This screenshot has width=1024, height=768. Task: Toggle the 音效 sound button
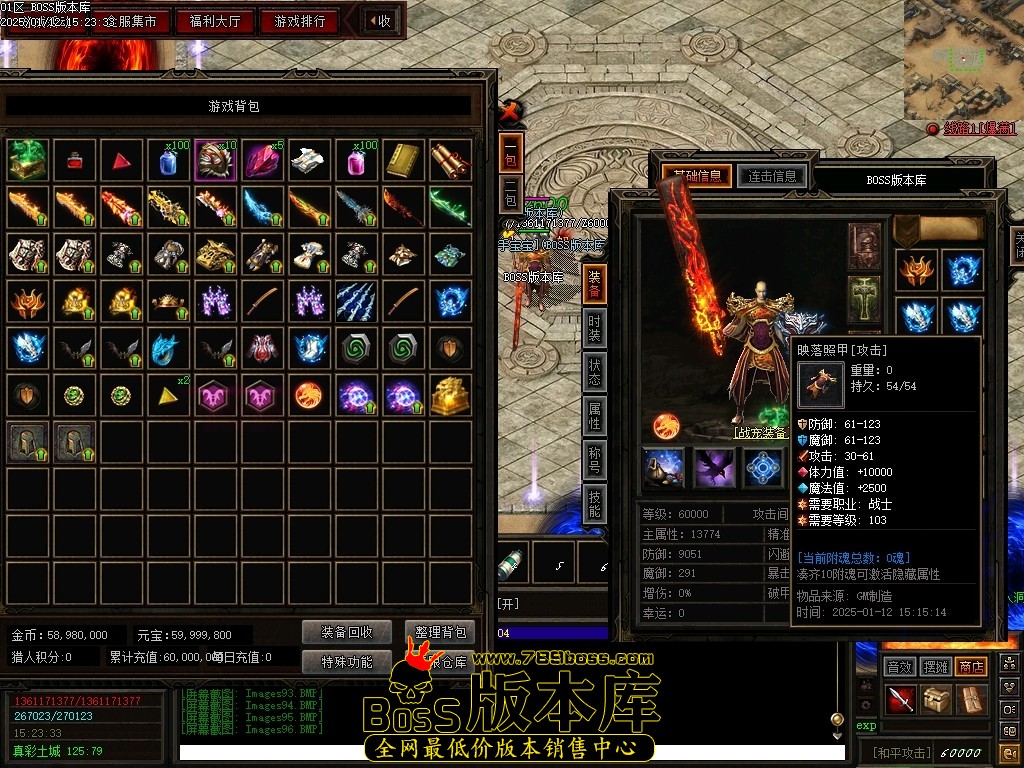tap(900, 666)
